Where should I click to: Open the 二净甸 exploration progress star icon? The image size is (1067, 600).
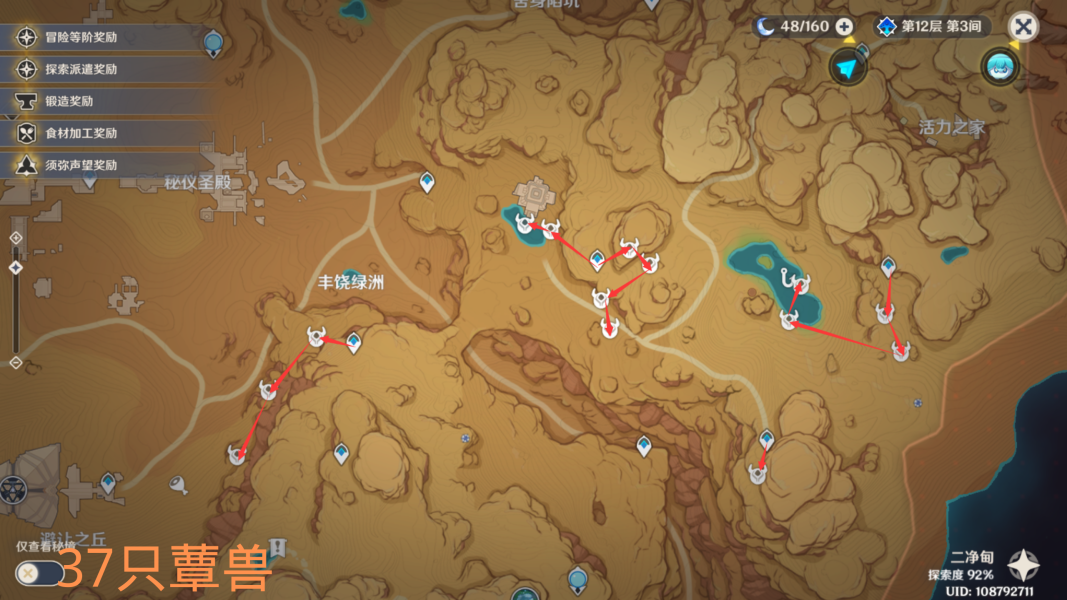point(1023,566)
